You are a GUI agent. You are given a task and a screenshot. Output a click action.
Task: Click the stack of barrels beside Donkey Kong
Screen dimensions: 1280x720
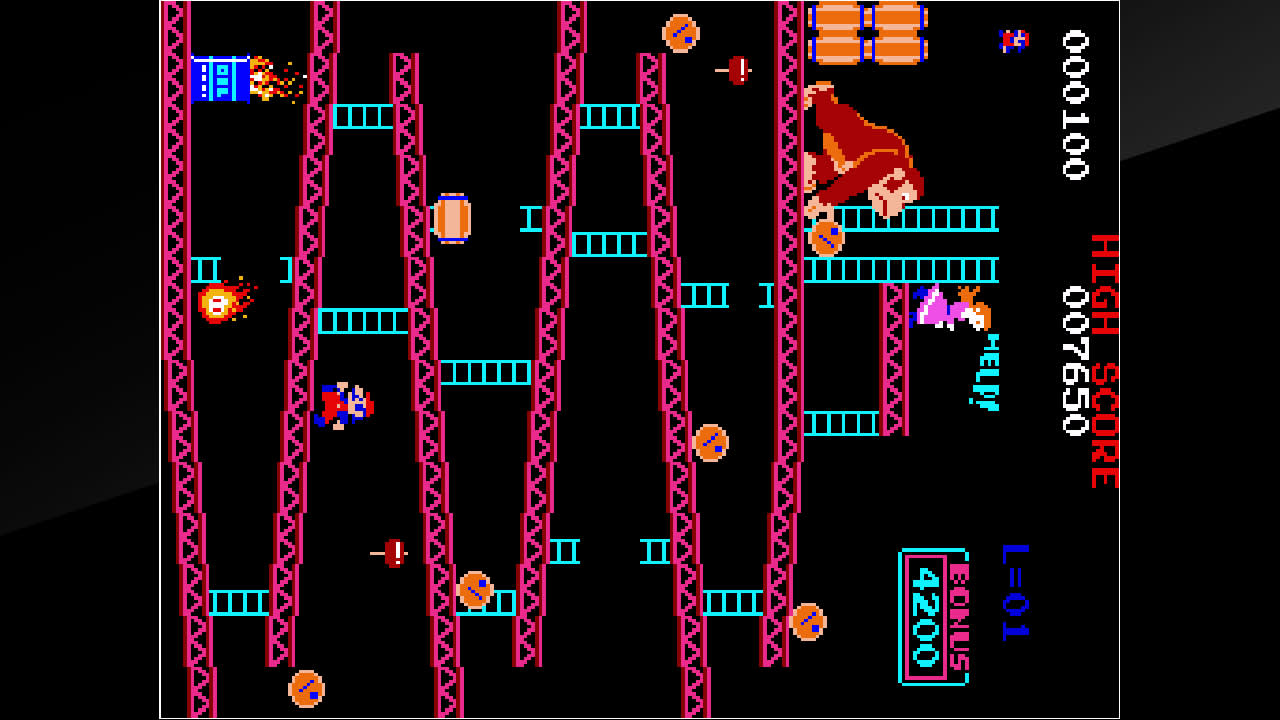click(868, 35)
